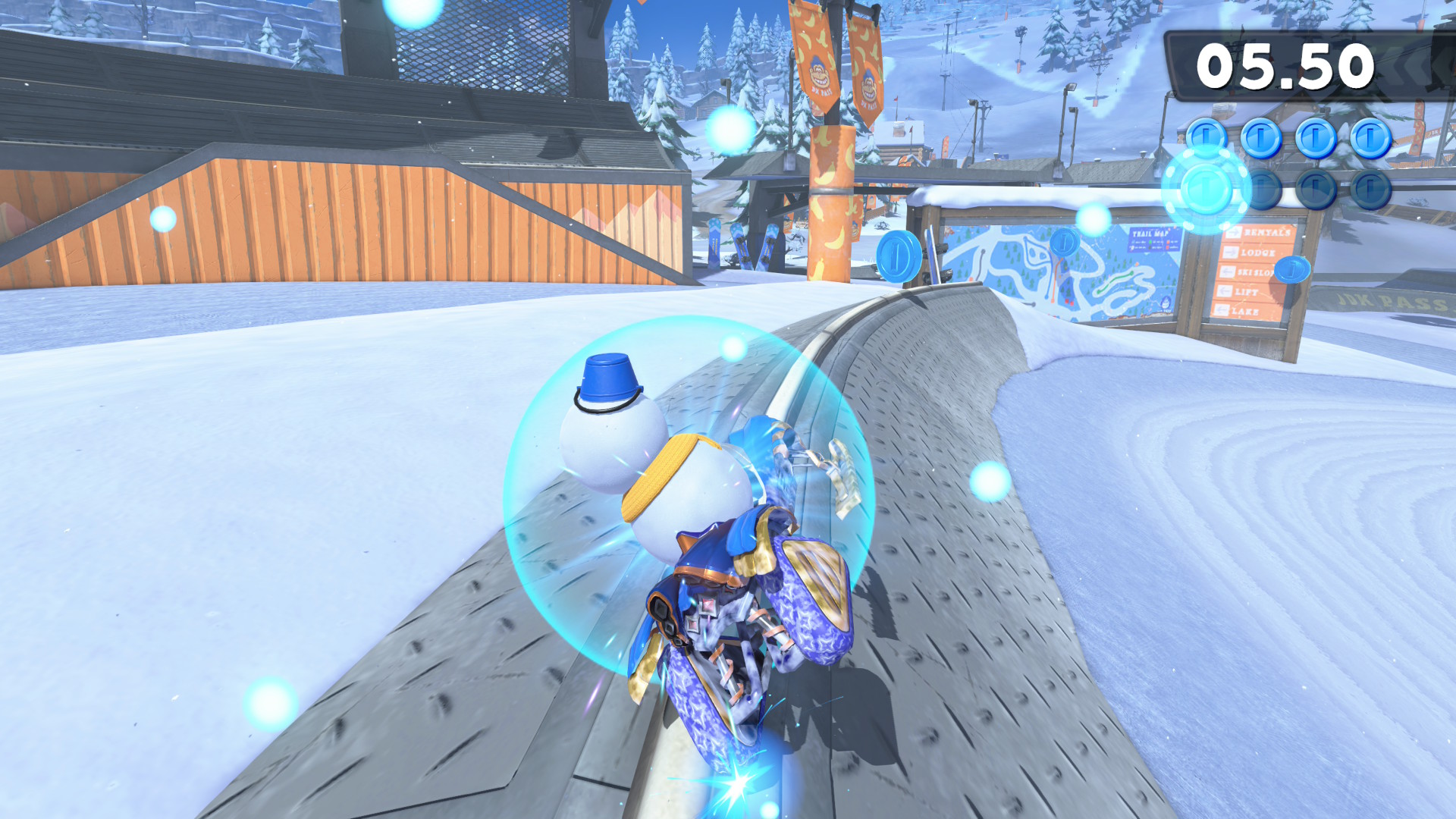Click the Lodge arrow icon on the signpost
Screen dimensions: 1456x819
(1232, 253)
